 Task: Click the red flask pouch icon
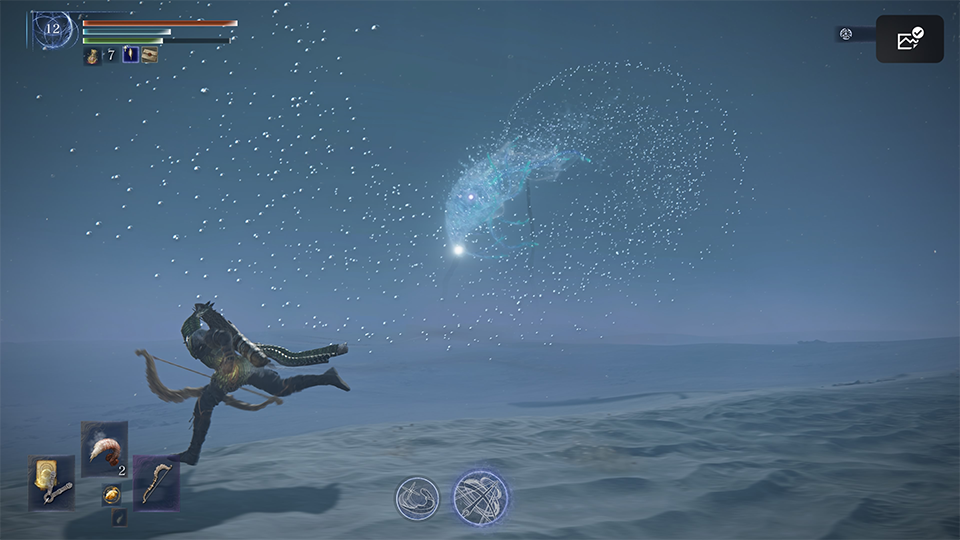[x=92, y=56]
